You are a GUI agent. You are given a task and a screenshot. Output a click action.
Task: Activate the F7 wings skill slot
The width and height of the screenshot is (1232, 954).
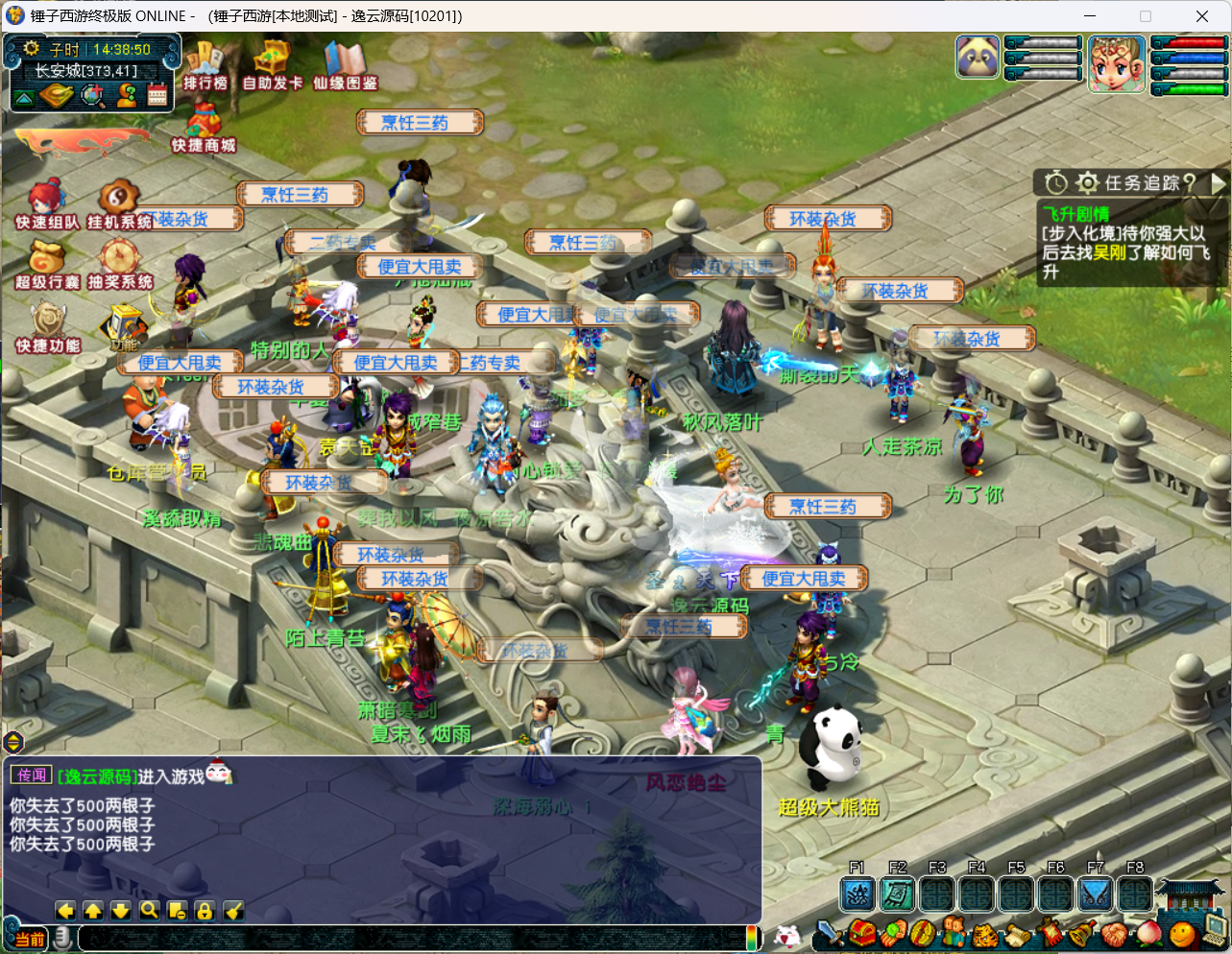tap(1095, 894)
